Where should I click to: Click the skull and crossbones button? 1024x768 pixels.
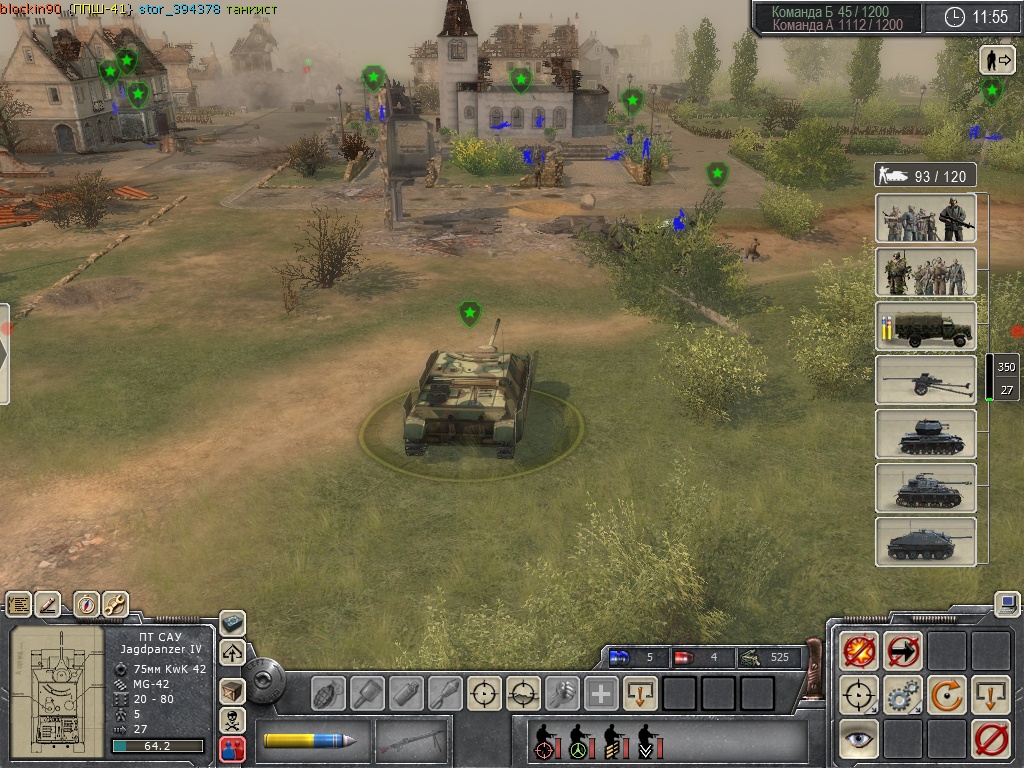pyautogui.click(x=232, y=720)
